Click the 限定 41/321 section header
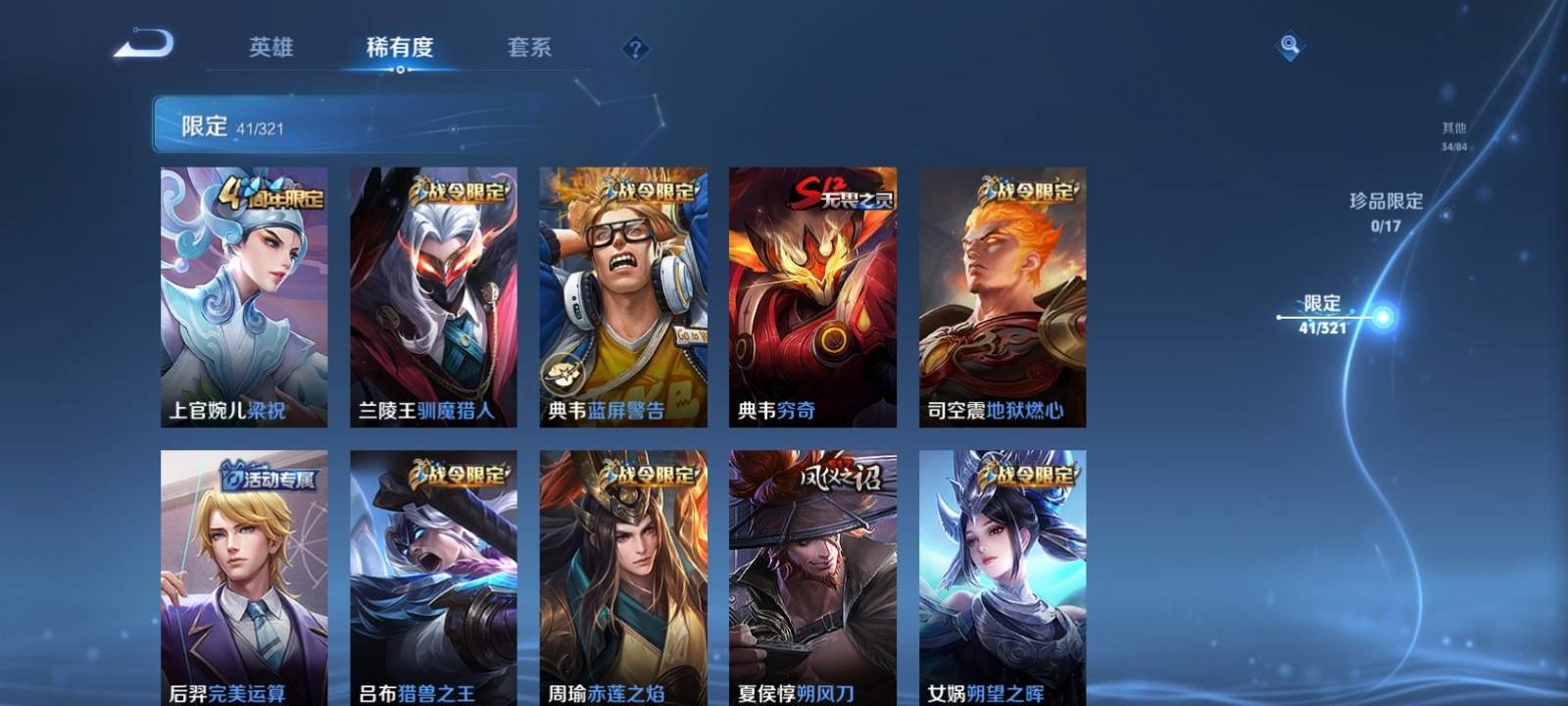The height and width of the screenshot is (706, 1568). tap(231, 126)
